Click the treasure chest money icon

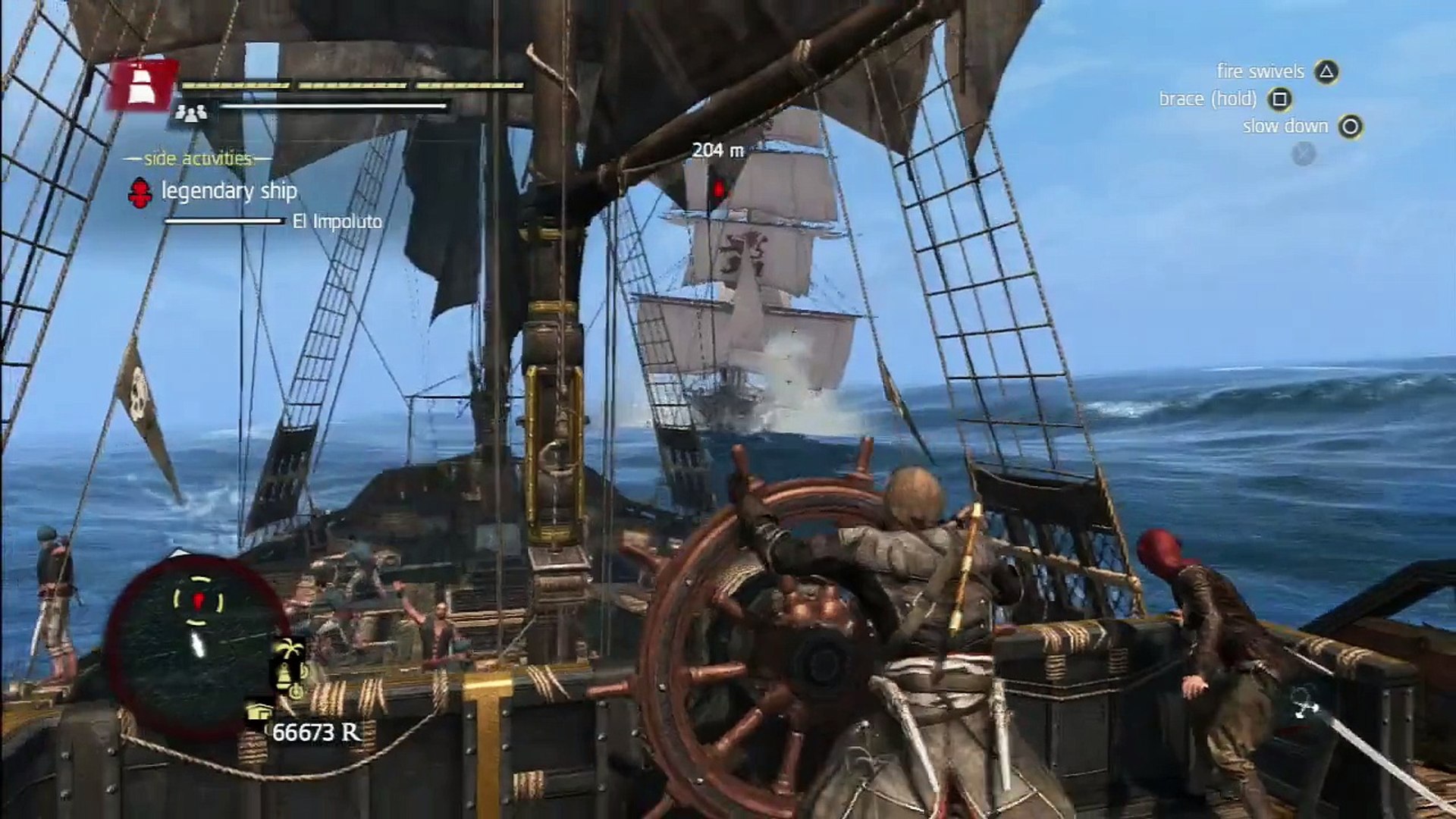tap(258, 713)
